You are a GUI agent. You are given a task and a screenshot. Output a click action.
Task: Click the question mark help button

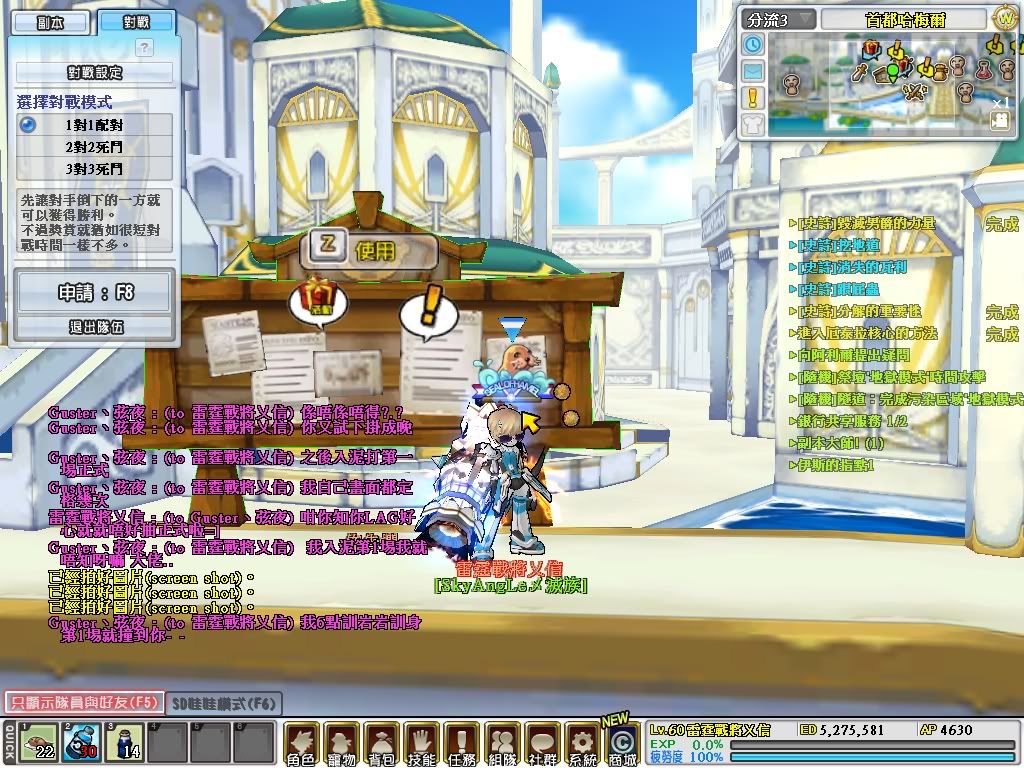(144, 47)
